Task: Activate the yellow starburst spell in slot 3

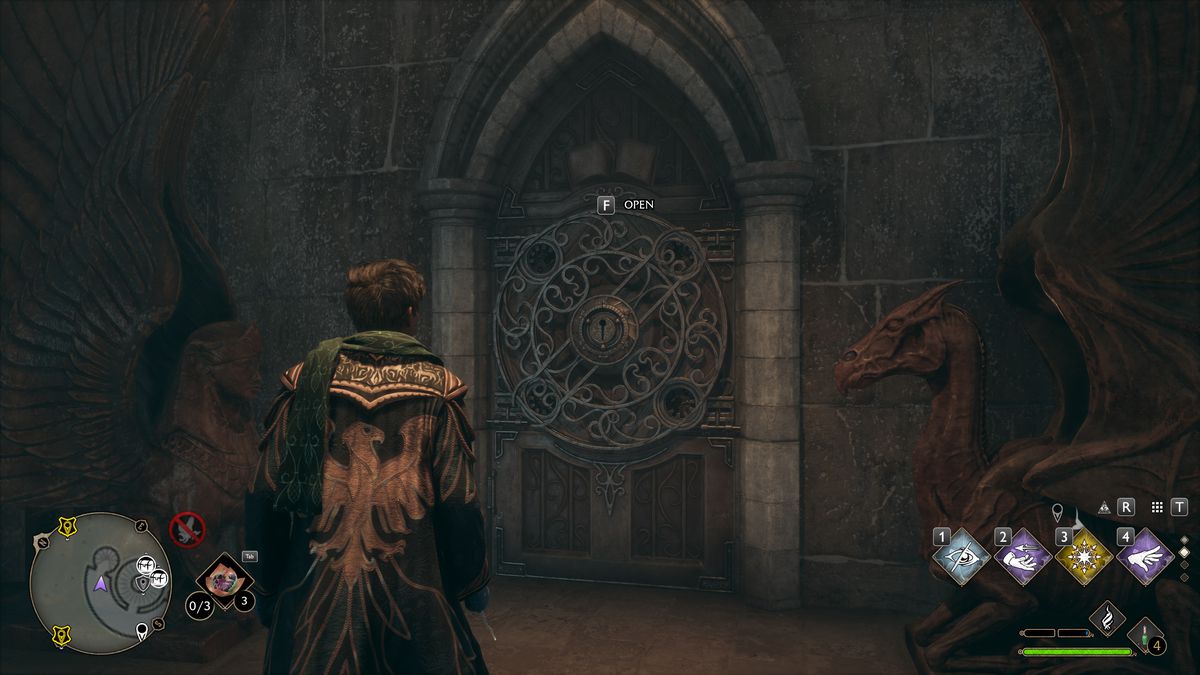Action: coord(1084,557)
